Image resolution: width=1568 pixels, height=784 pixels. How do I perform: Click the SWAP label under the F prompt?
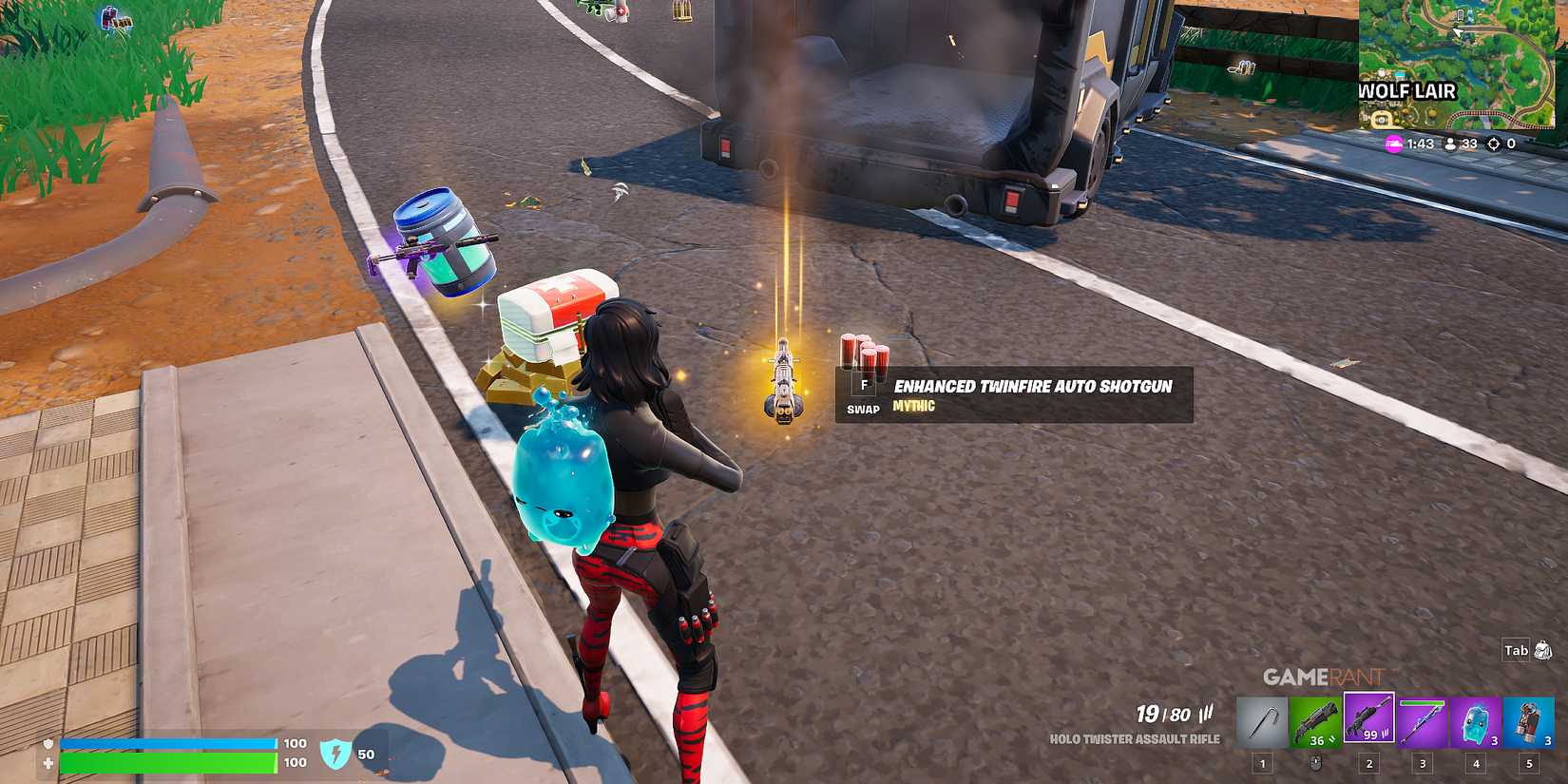tap(863, 411)
